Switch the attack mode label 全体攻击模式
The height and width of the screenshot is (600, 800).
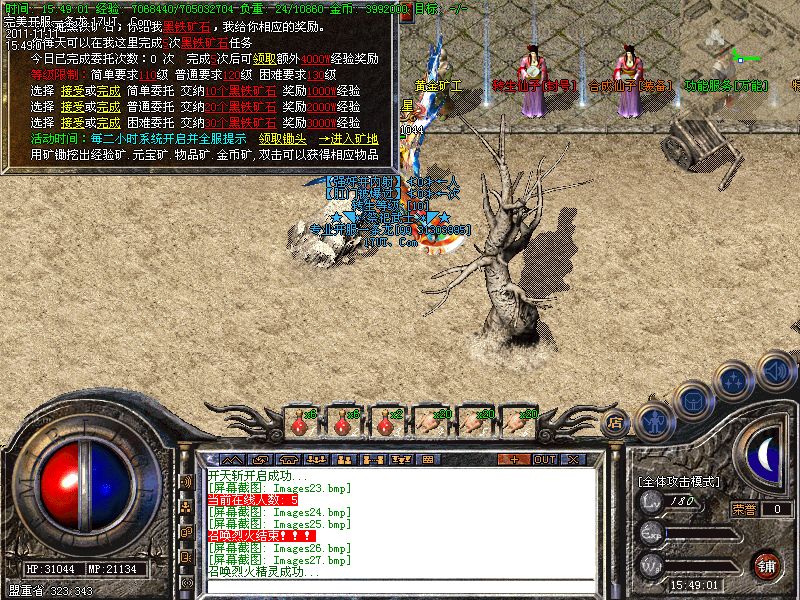coord(679,481)
